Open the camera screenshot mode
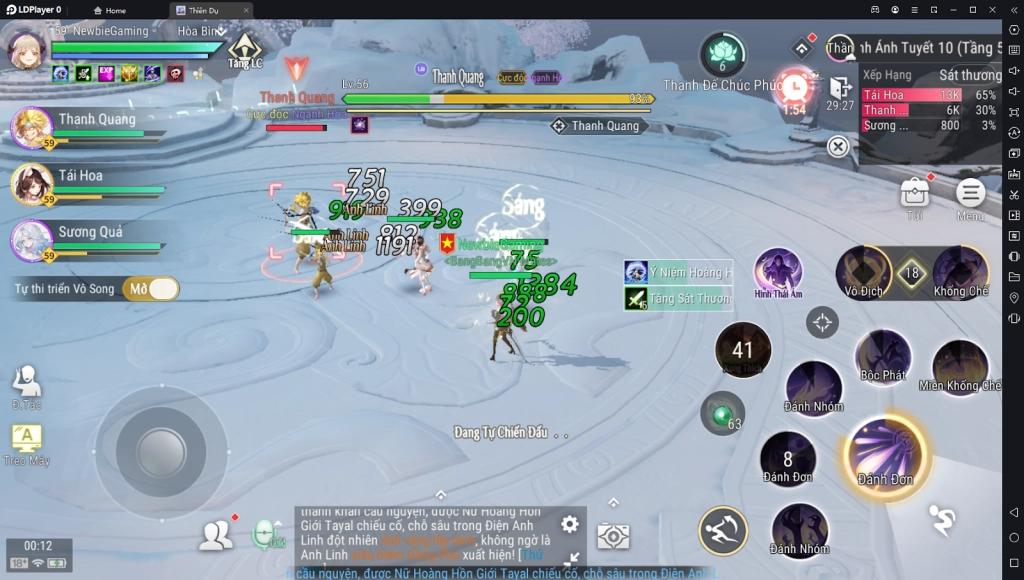Viewport: 1024px width, 580px height. tap(613, 536)
